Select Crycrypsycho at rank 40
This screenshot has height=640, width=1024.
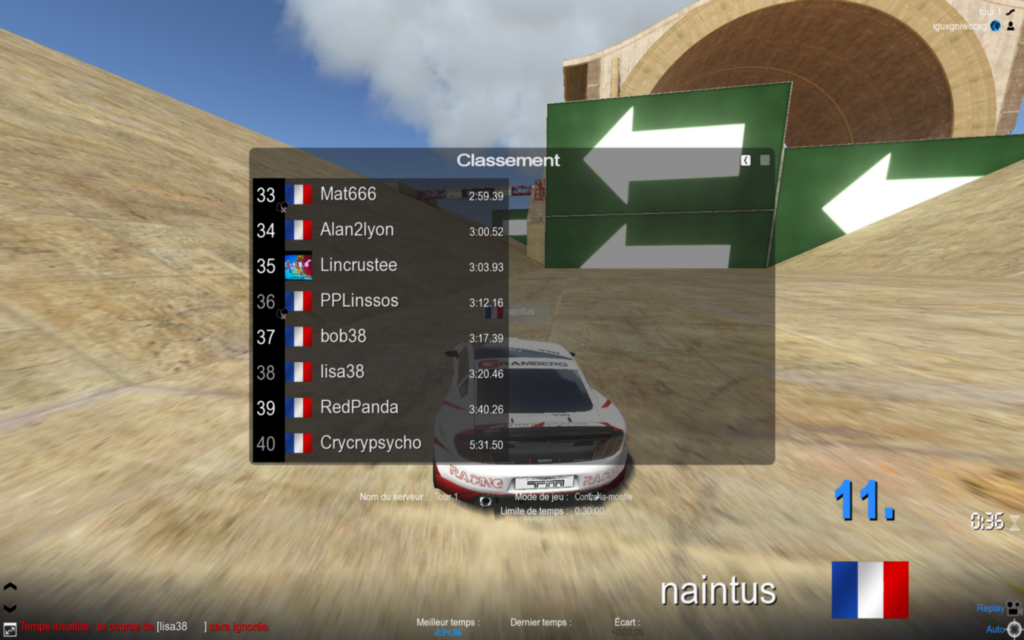pos(380,443)
